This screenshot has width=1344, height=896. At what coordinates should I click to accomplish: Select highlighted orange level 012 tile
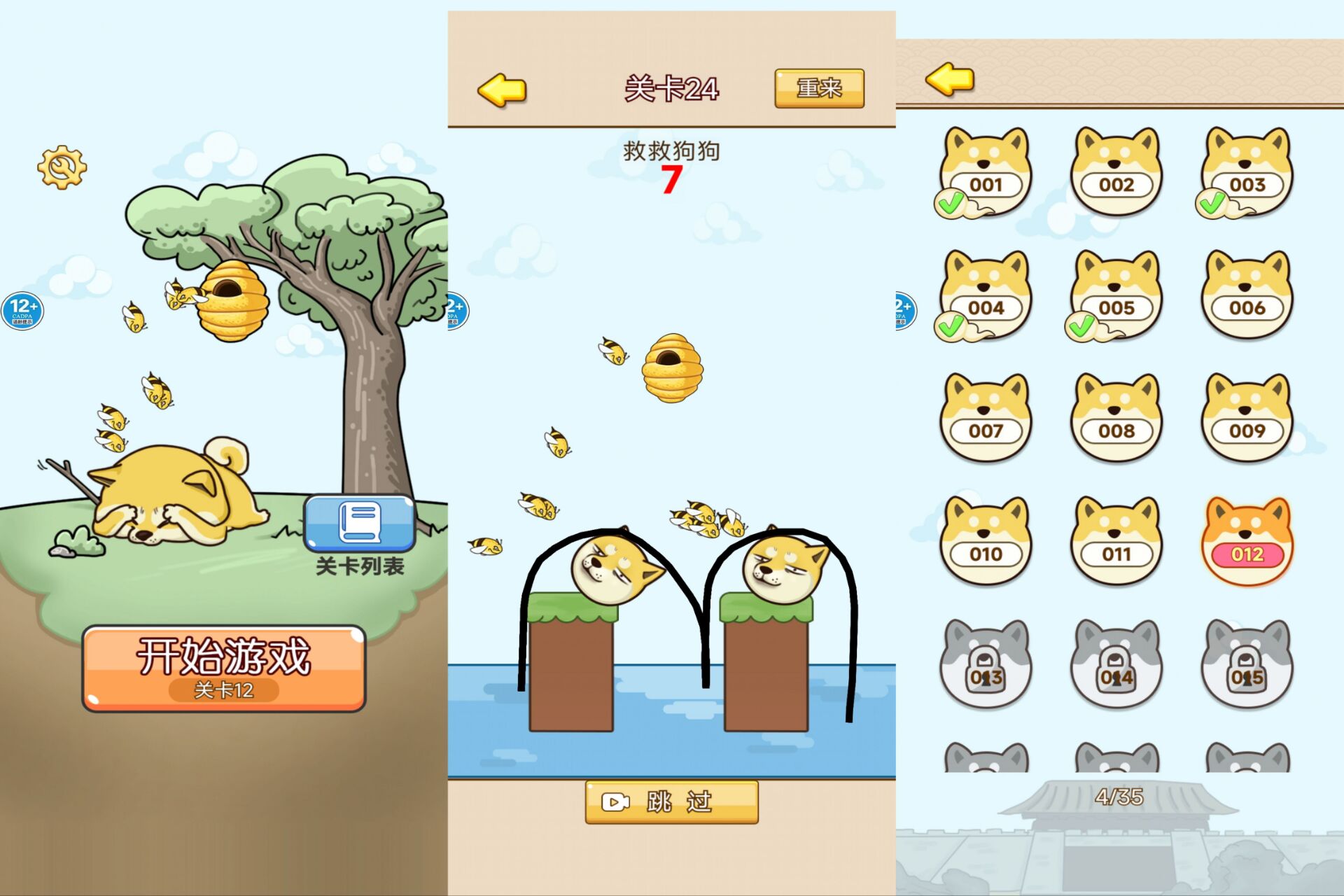click(x=1247, y=541)
